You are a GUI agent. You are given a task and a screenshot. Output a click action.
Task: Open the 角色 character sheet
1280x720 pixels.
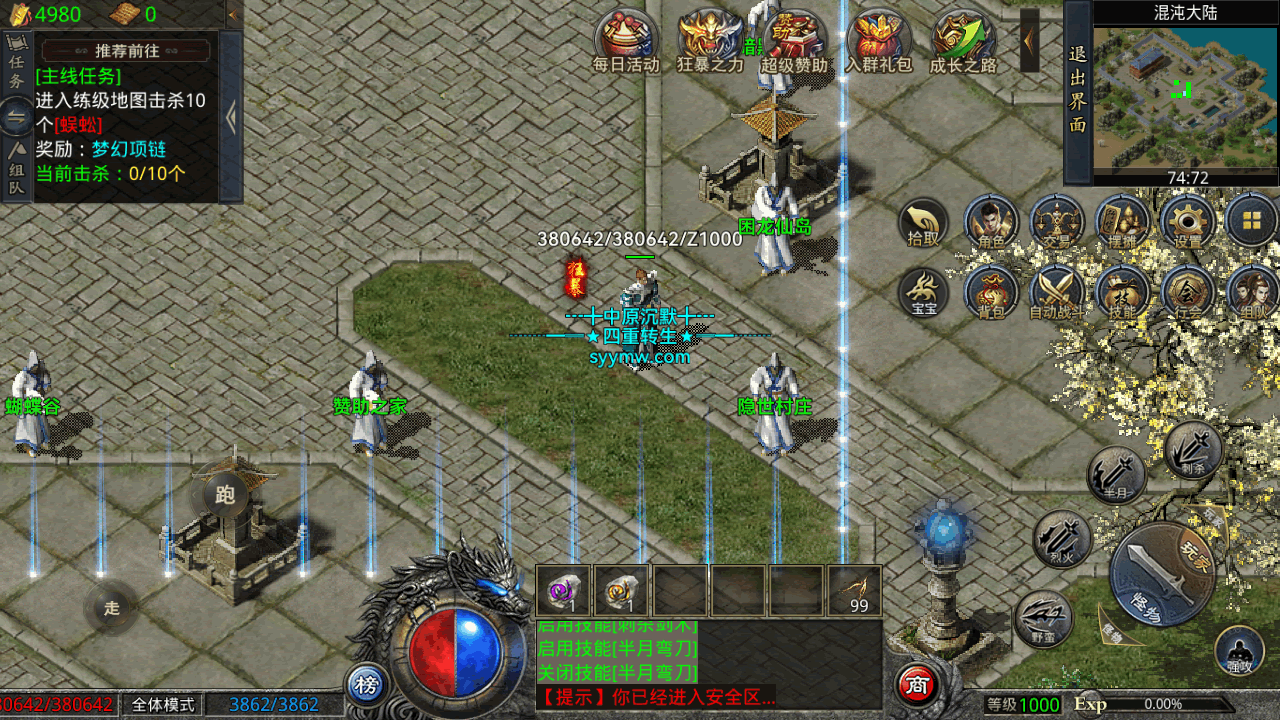[991, 221]
